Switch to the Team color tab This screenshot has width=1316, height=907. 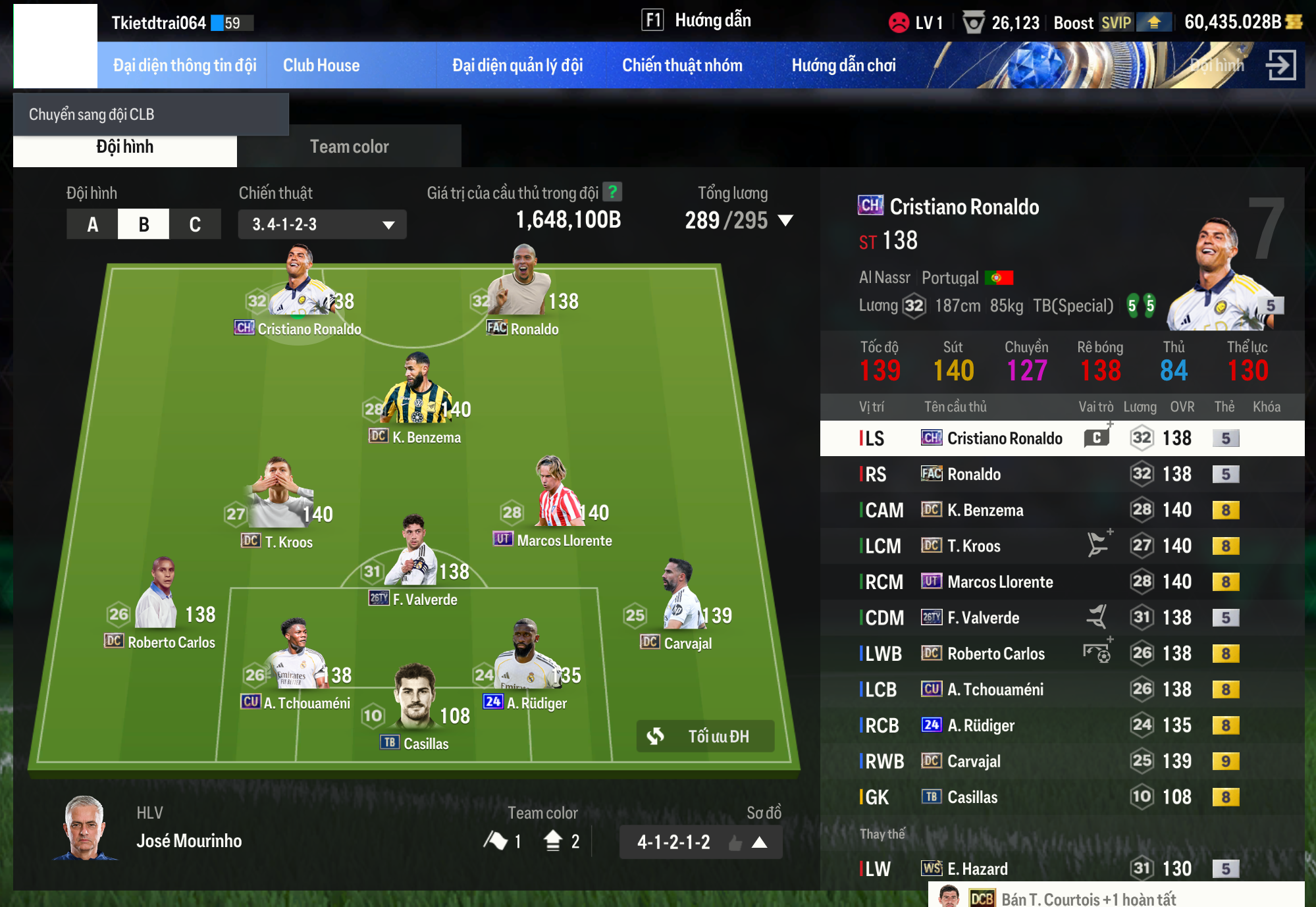coord(349,146)
